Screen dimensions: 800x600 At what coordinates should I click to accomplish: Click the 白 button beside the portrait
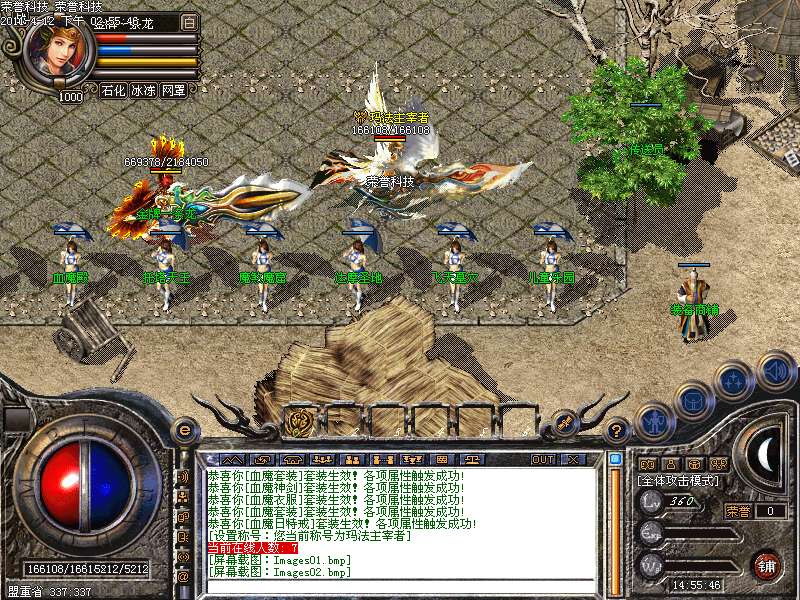pyautogui.click(x=190, y=22)
